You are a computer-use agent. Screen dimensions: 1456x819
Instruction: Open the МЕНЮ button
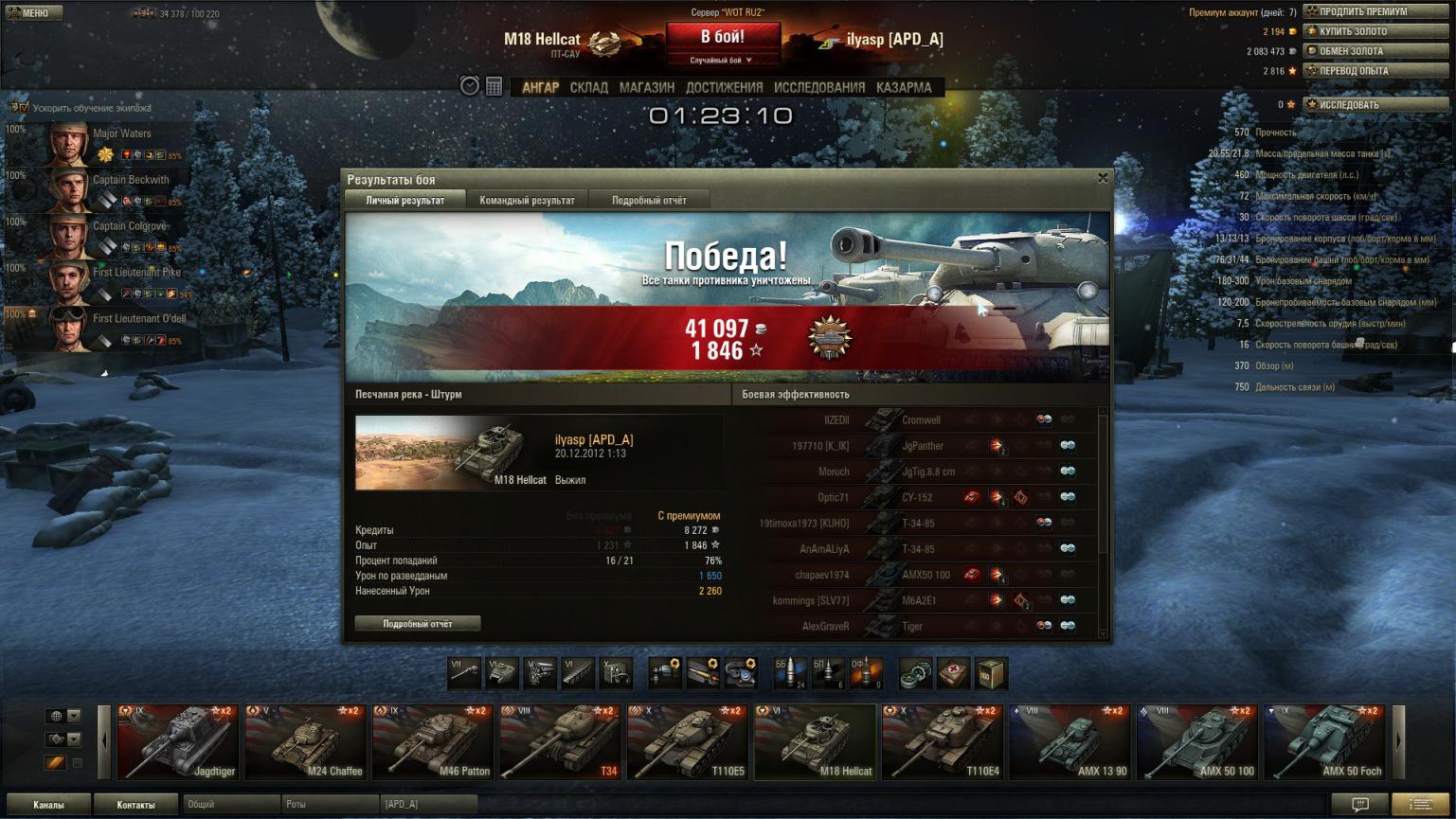(34, 12)
